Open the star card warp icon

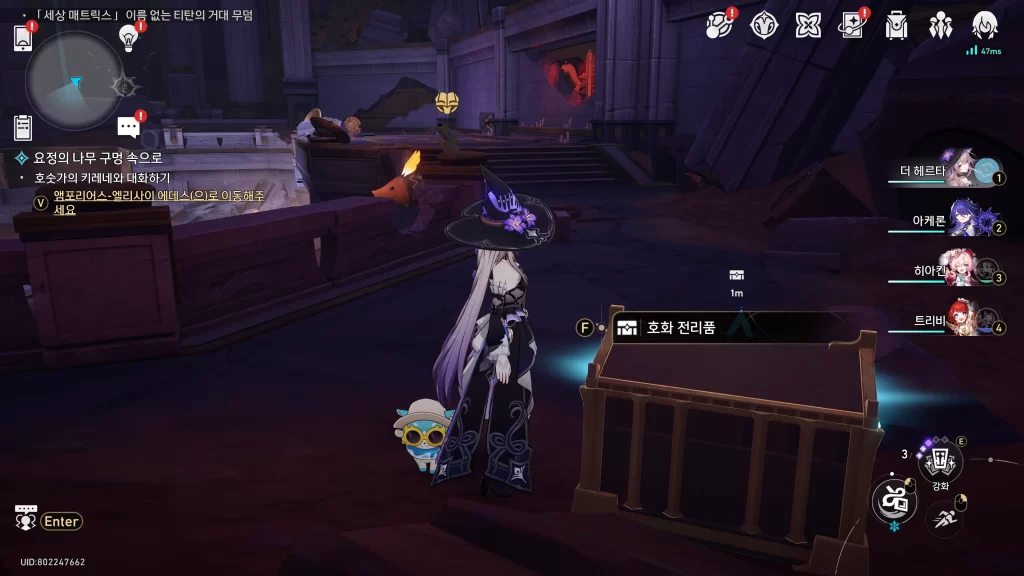(852, 25)
